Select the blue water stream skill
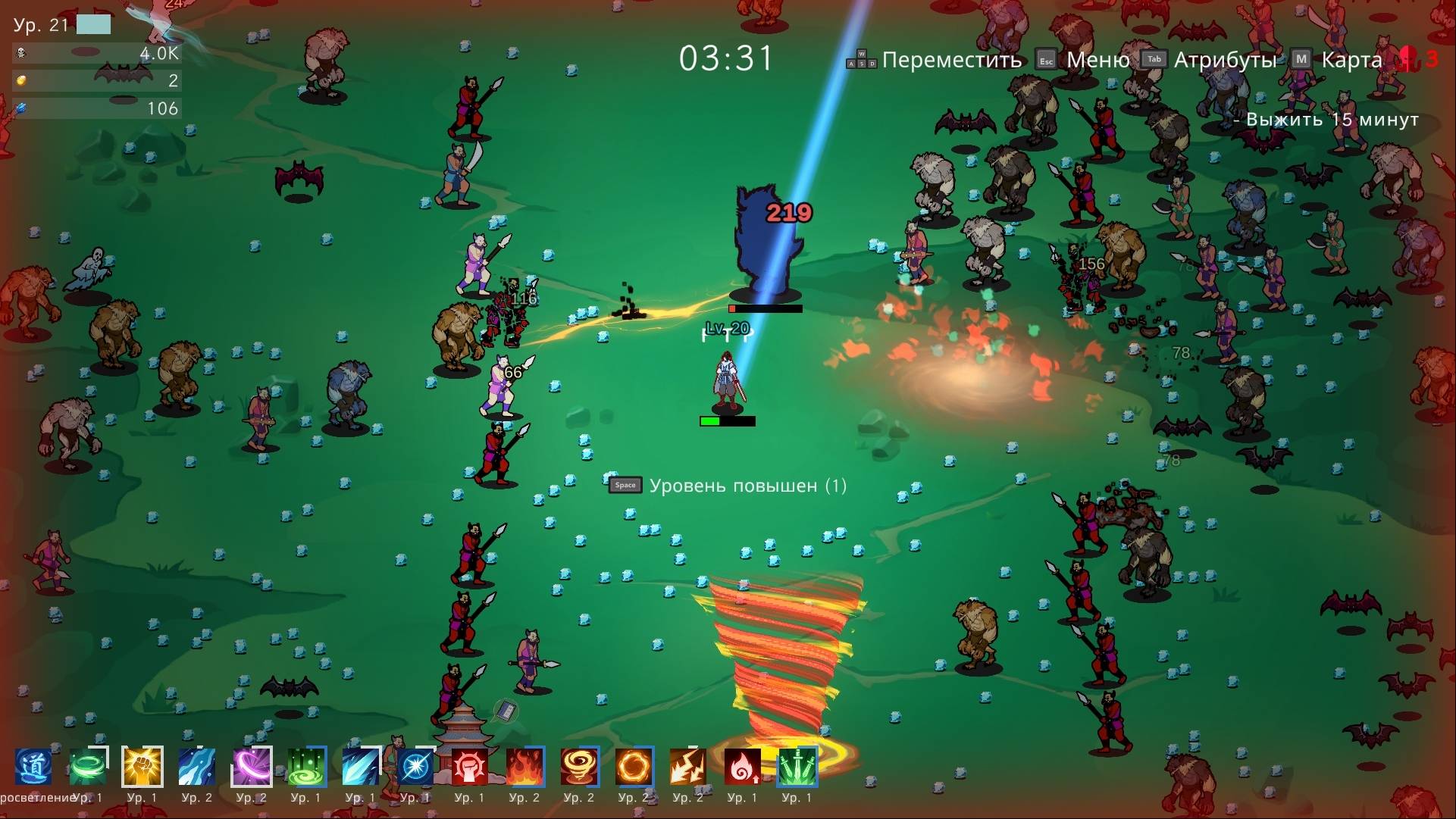Viewport: 1456px width, 819px height. coord(197,767)
